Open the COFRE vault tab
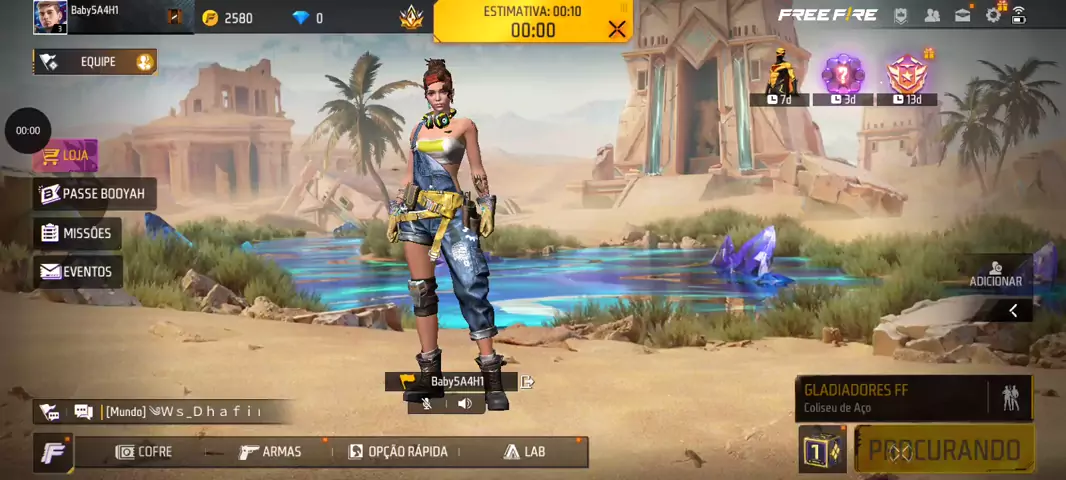 [x=144, y=452]
